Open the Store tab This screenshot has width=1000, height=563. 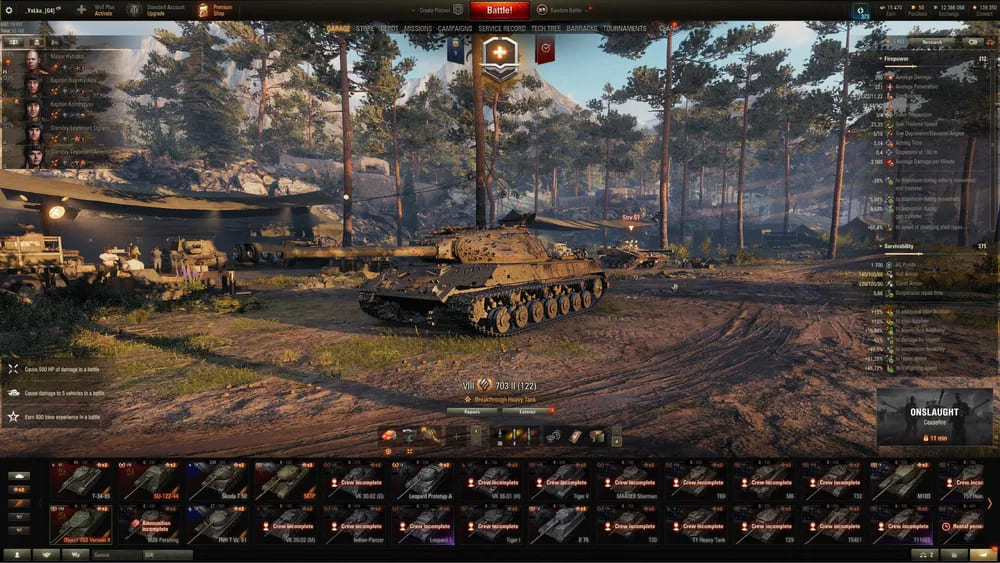coord(365,29)
